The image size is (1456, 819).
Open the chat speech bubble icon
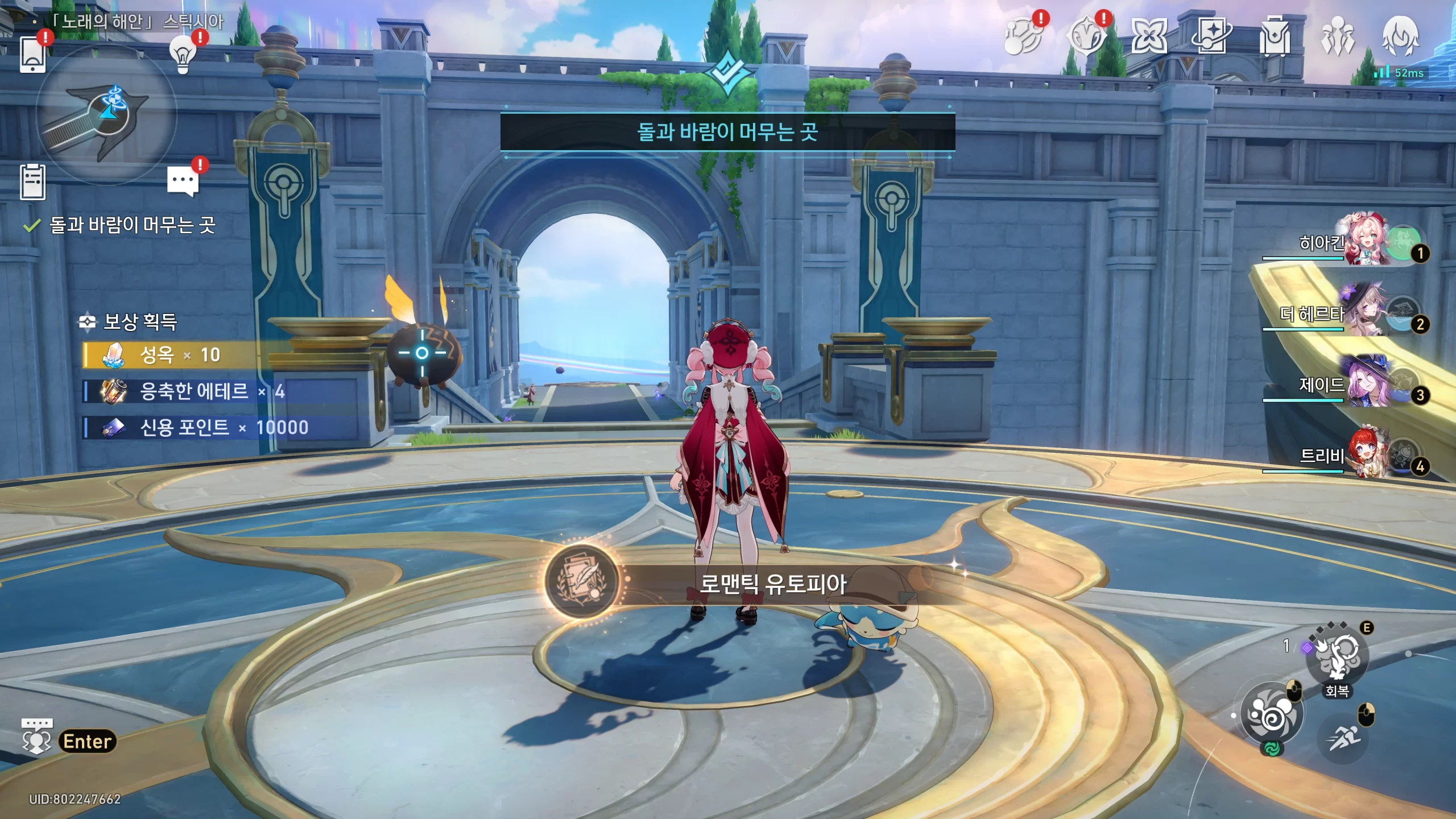point(183,181)
